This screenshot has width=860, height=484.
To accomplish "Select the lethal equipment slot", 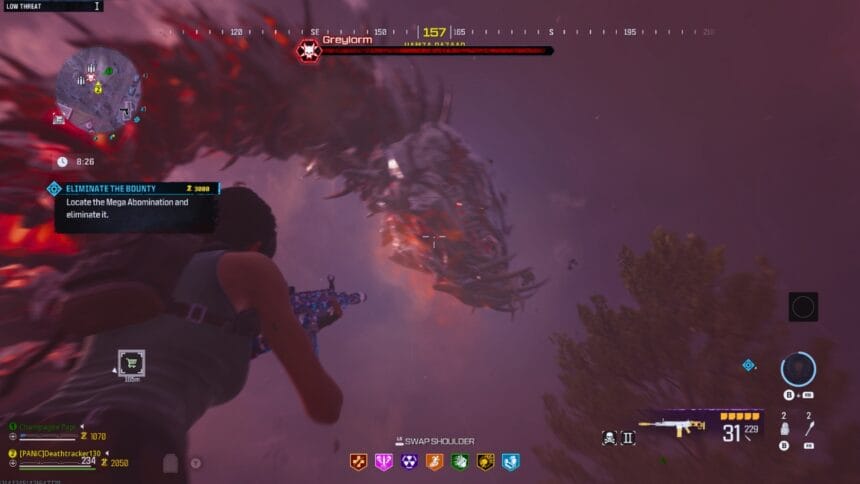I will tap(810, 429).
